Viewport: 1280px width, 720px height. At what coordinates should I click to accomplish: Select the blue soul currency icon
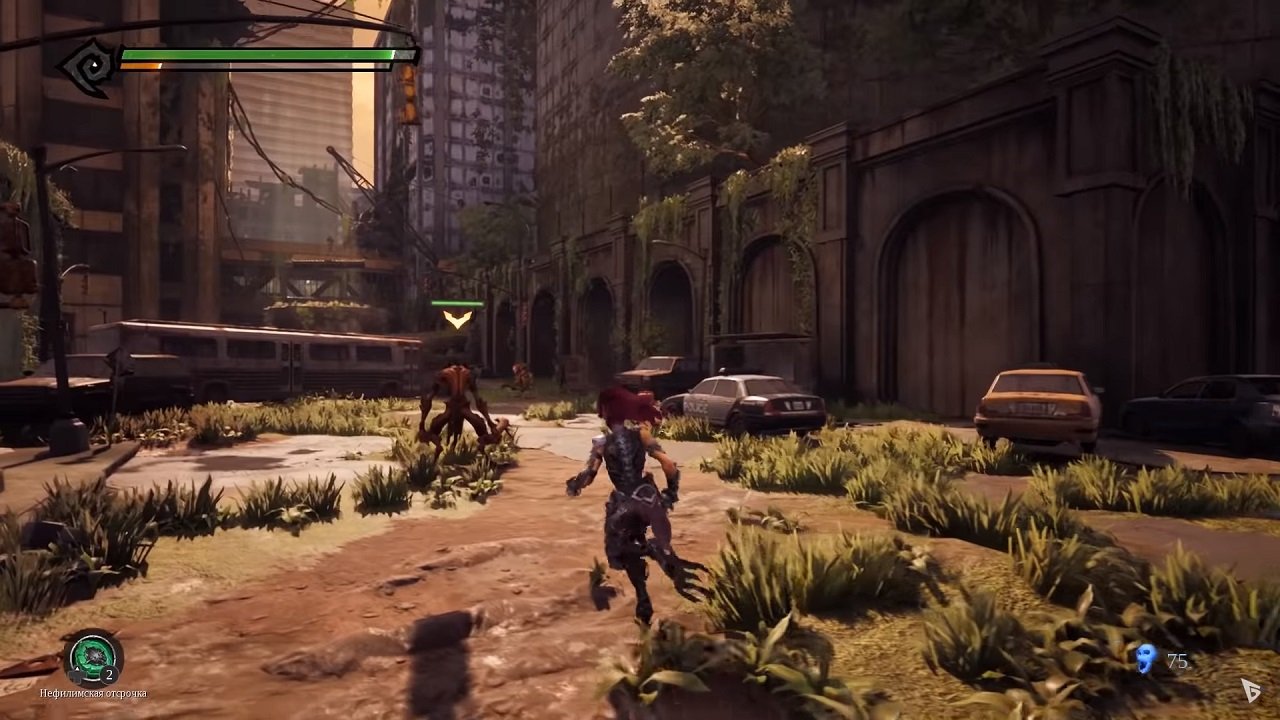[x=1146, y=659]
